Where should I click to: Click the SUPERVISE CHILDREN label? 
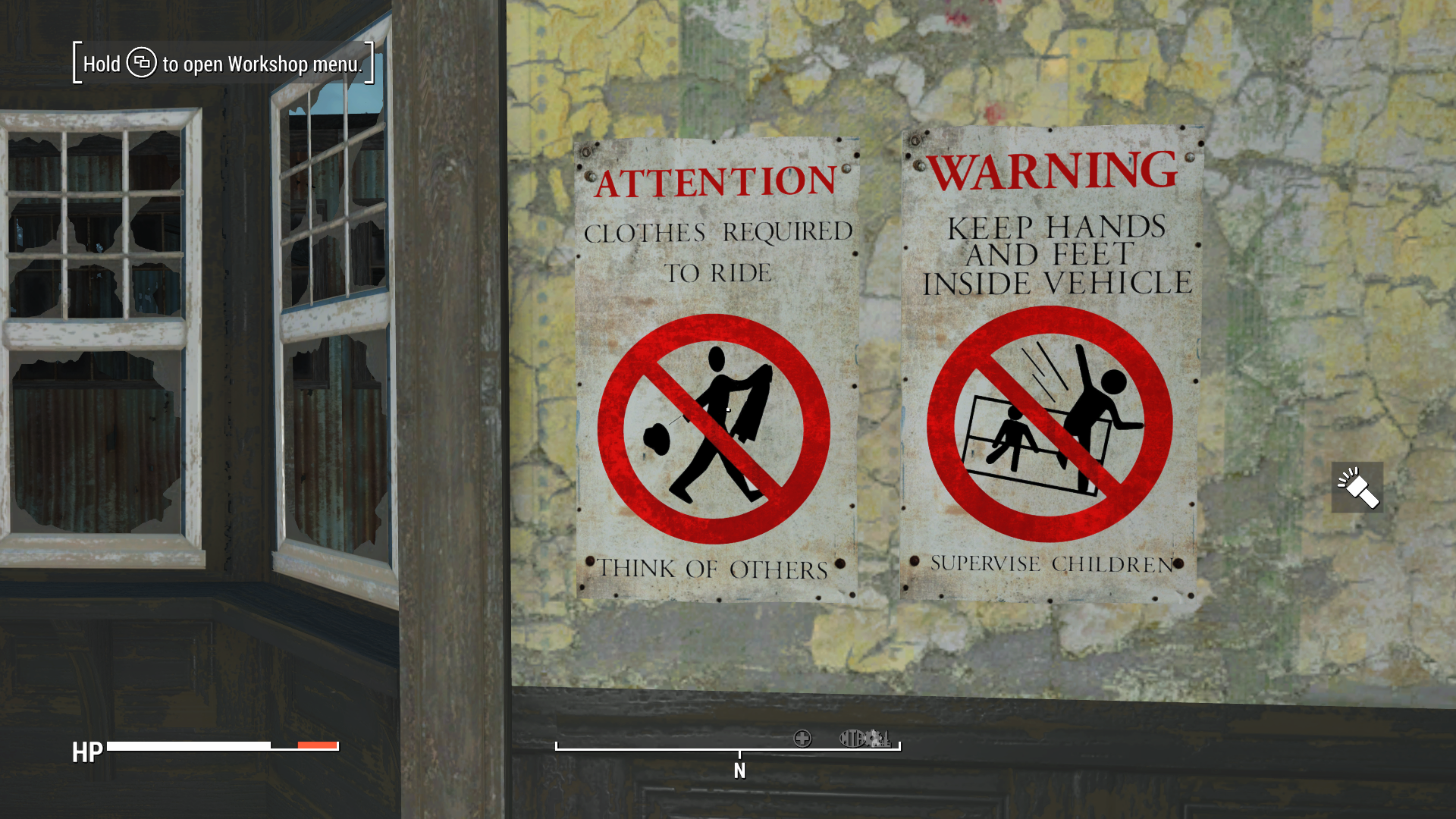tap(1050, 564)
